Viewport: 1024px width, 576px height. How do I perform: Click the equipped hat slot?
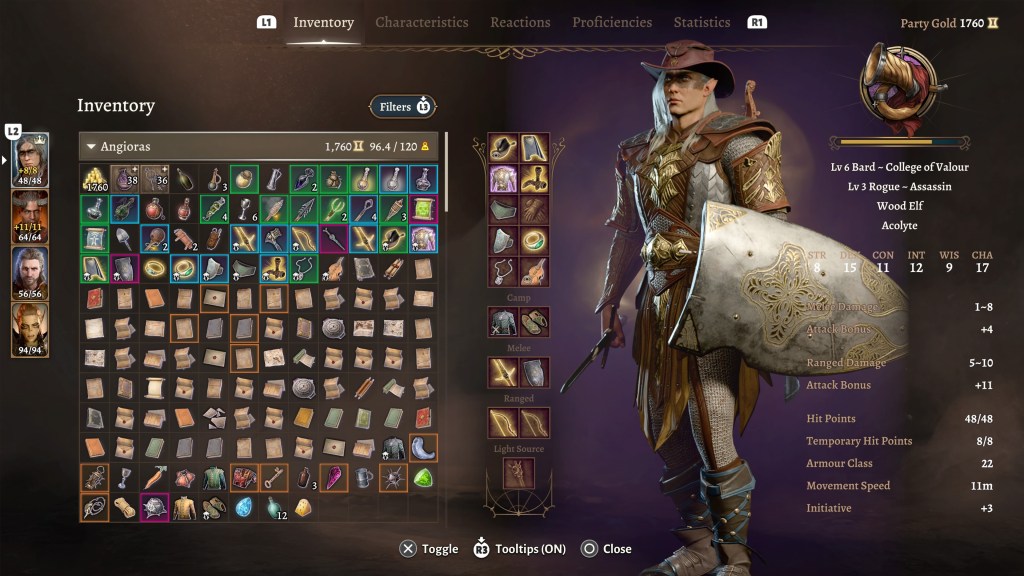503,149
